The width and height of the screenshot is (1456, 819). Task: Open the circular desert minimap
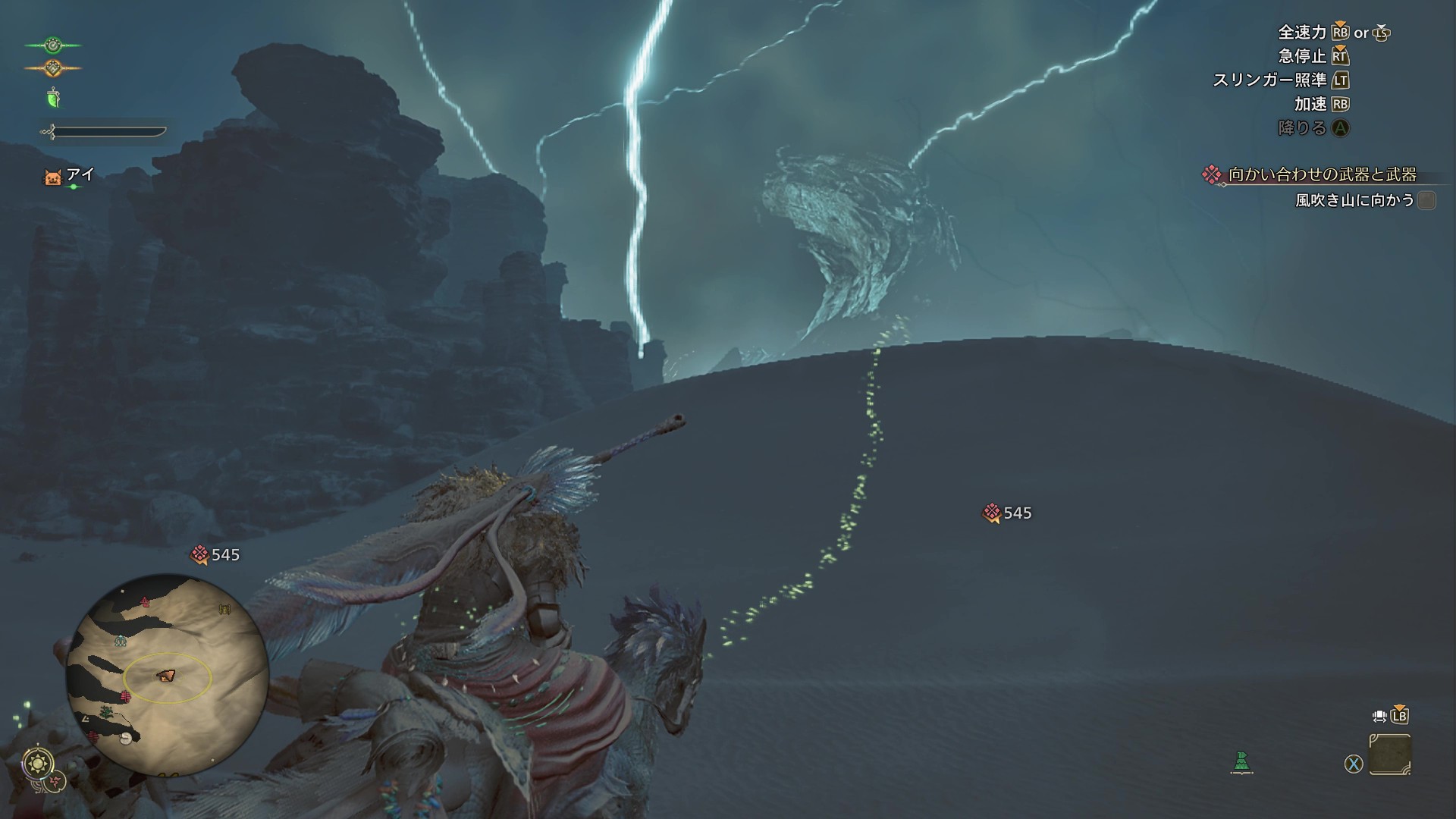coord(167,675)
